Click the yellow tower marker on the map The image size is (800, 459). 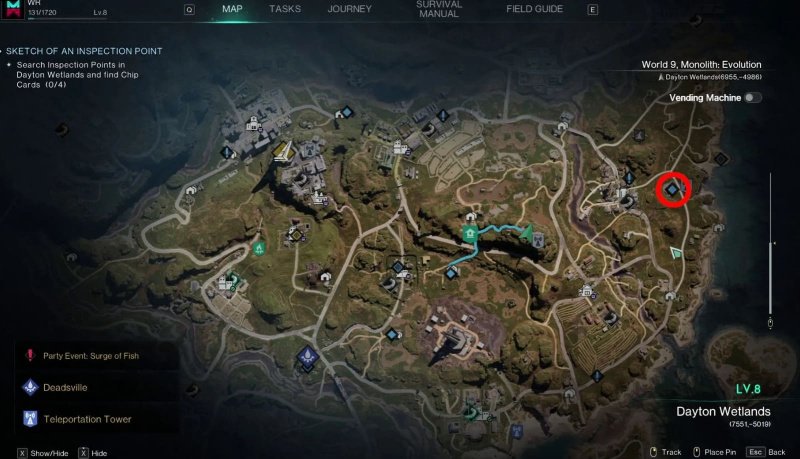(282, 152)
